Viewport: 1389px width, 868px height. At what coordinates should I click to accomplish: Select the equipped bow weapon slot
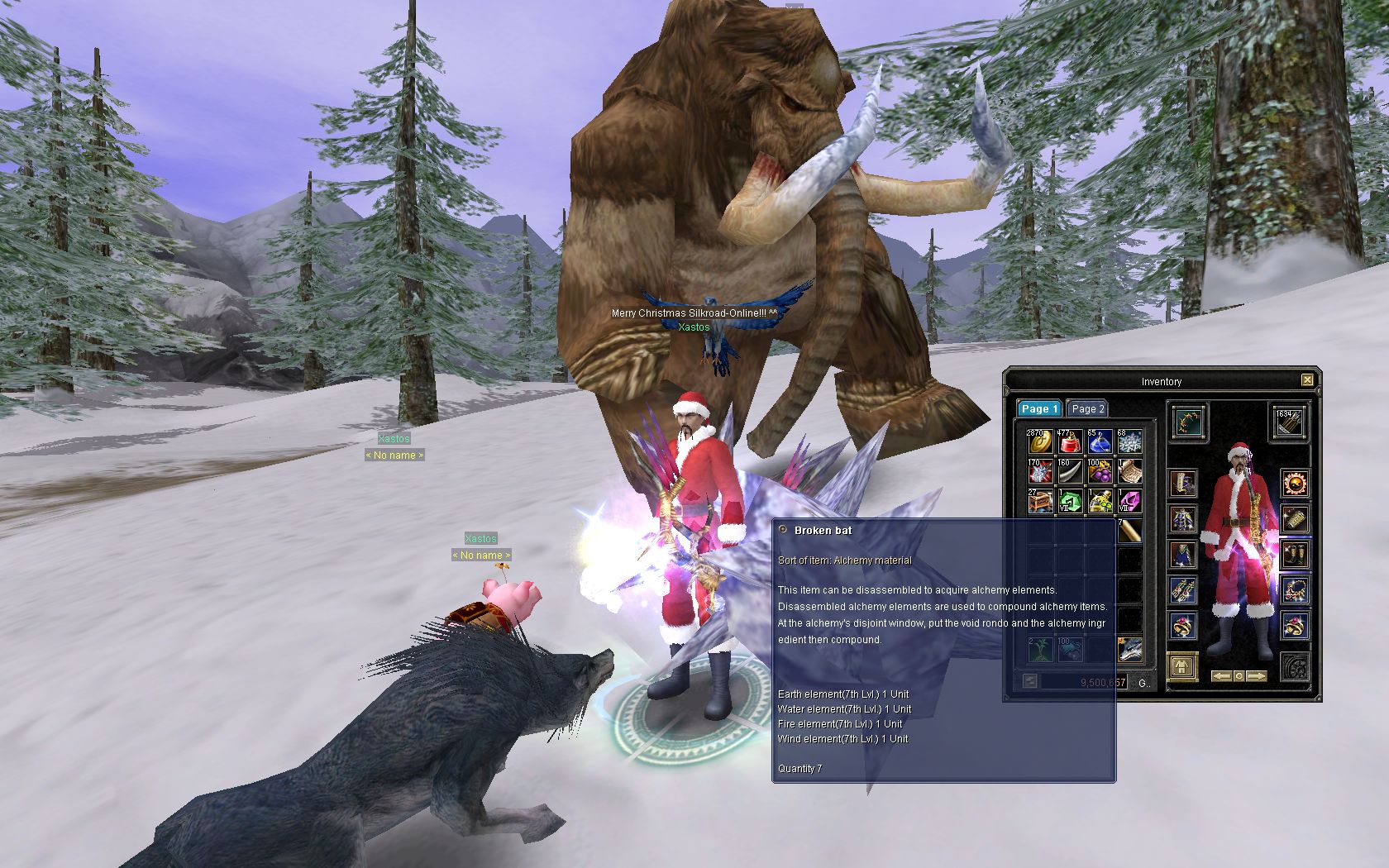(x=1189, y=422)
